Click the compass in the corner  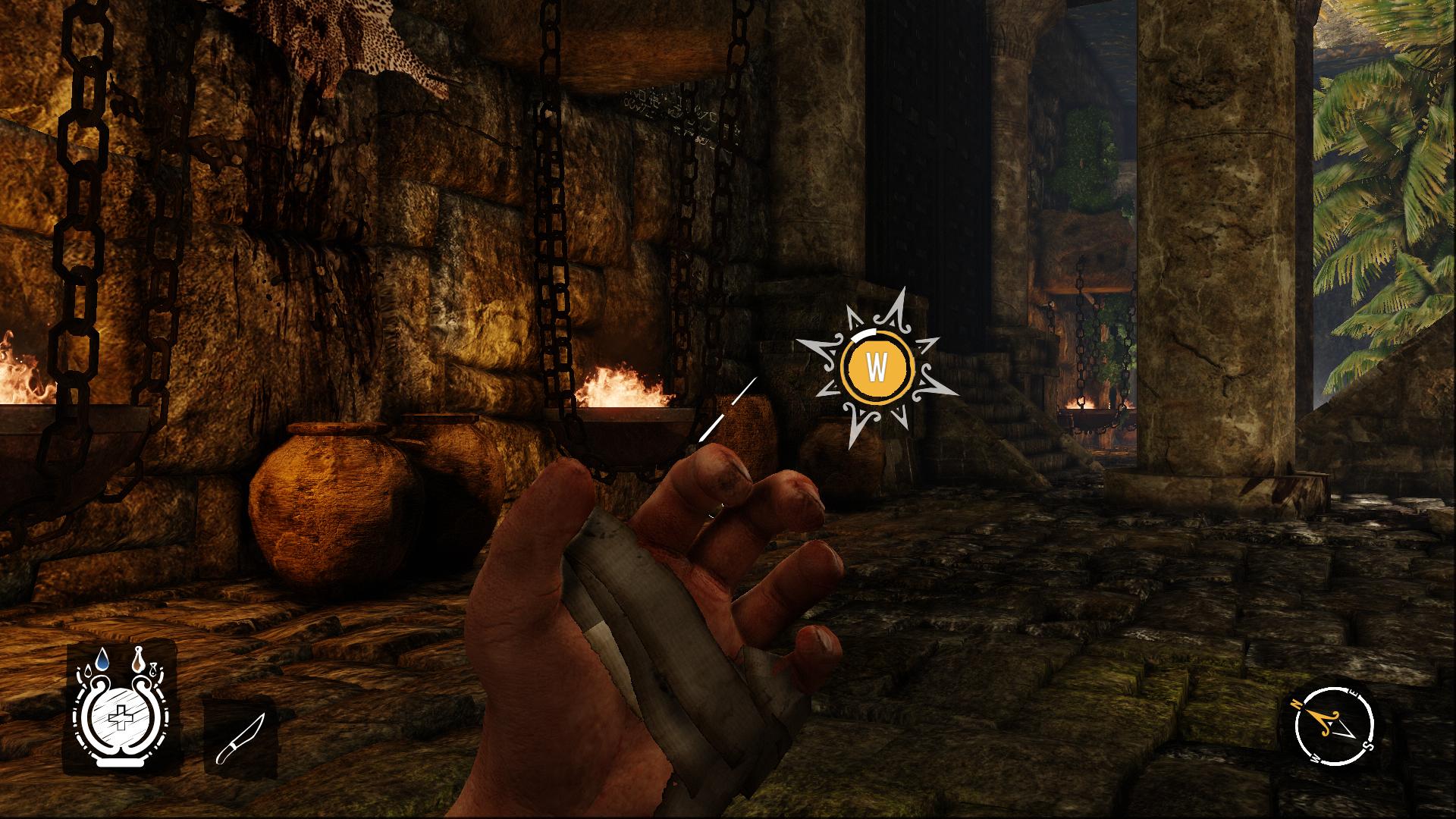pyautogui.click(x=1333, y=725)
